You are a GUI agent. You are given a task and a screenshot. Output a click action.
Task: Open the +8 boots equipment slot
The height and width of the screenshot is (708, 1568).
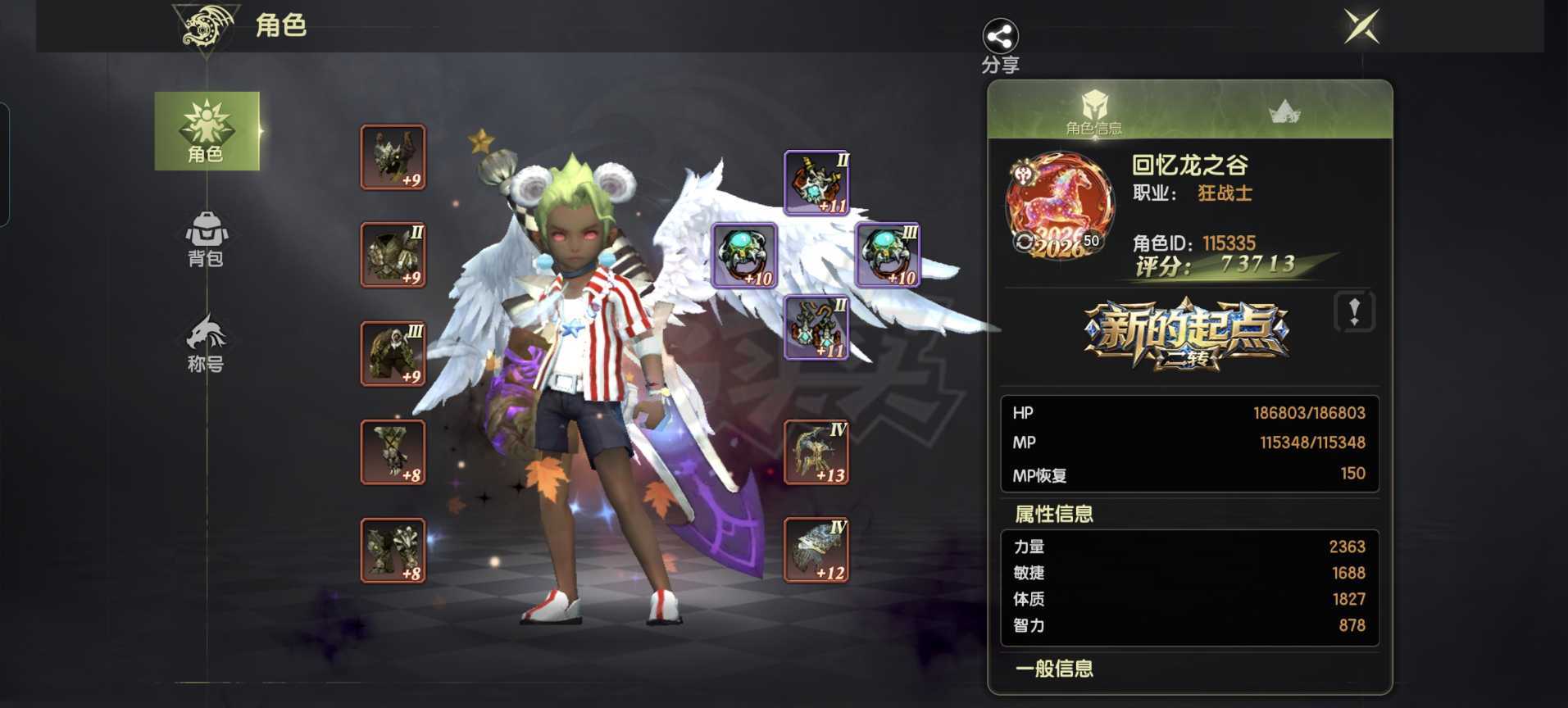(393, 550)
